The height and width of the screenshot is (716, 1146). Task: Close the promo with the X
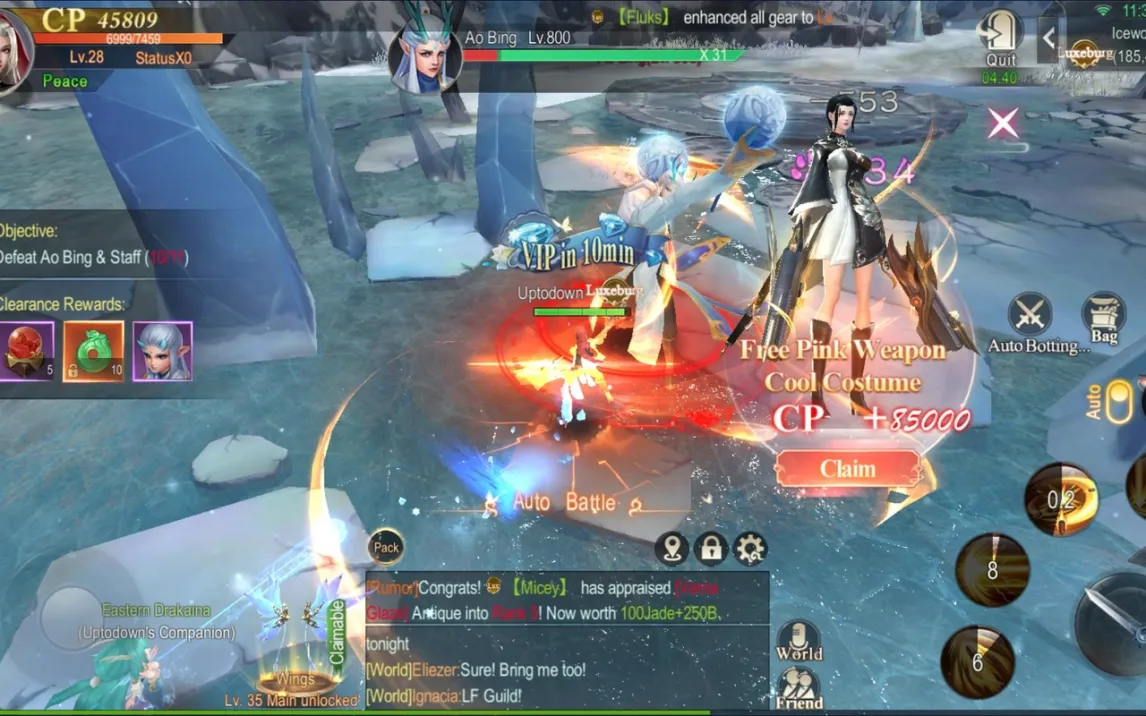[x=1003, y=123]
